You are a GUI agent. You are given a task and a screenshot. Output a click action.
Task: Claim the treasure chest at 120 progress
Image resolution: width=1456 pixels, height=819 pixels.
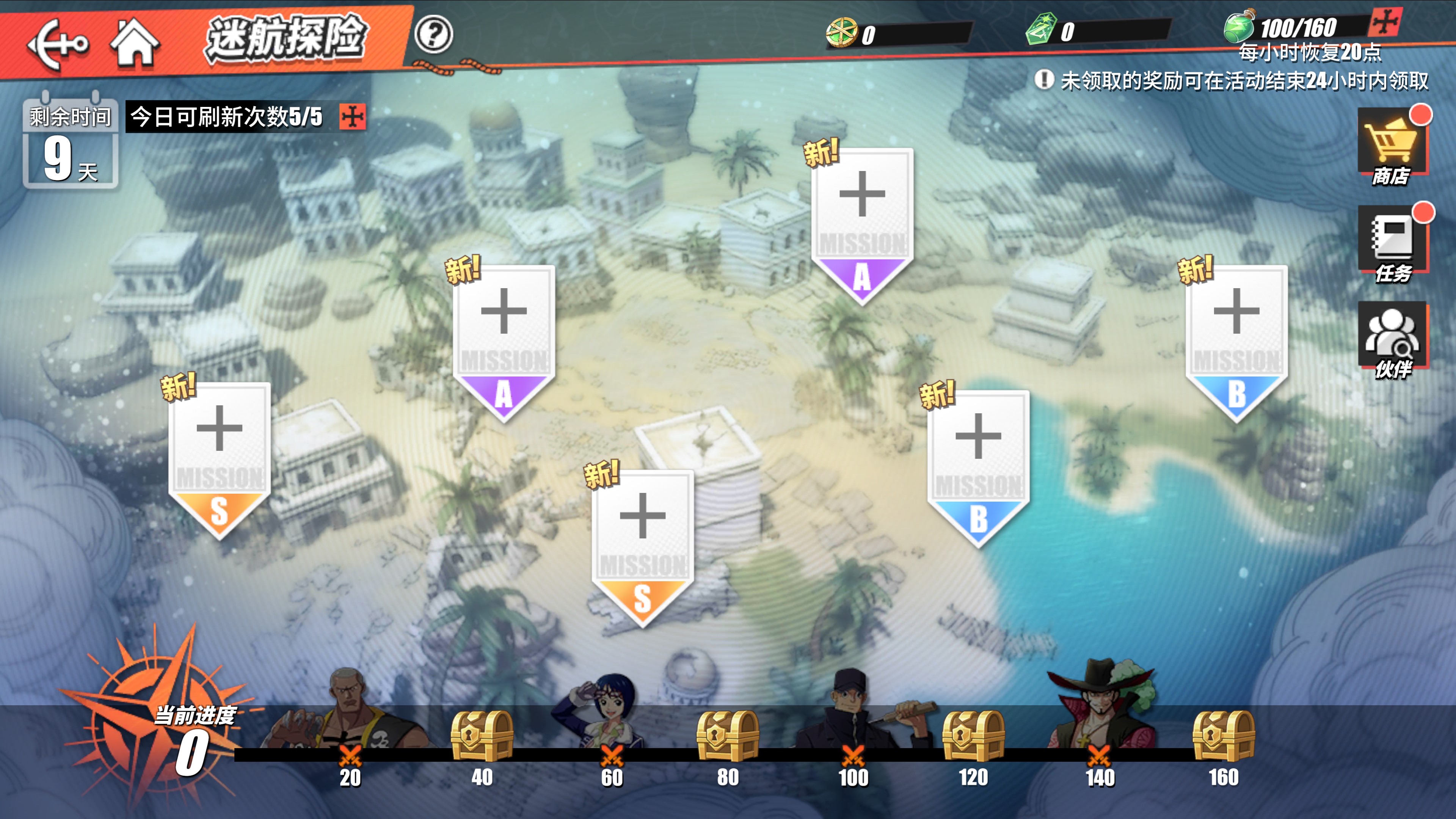tap(973, 735)
